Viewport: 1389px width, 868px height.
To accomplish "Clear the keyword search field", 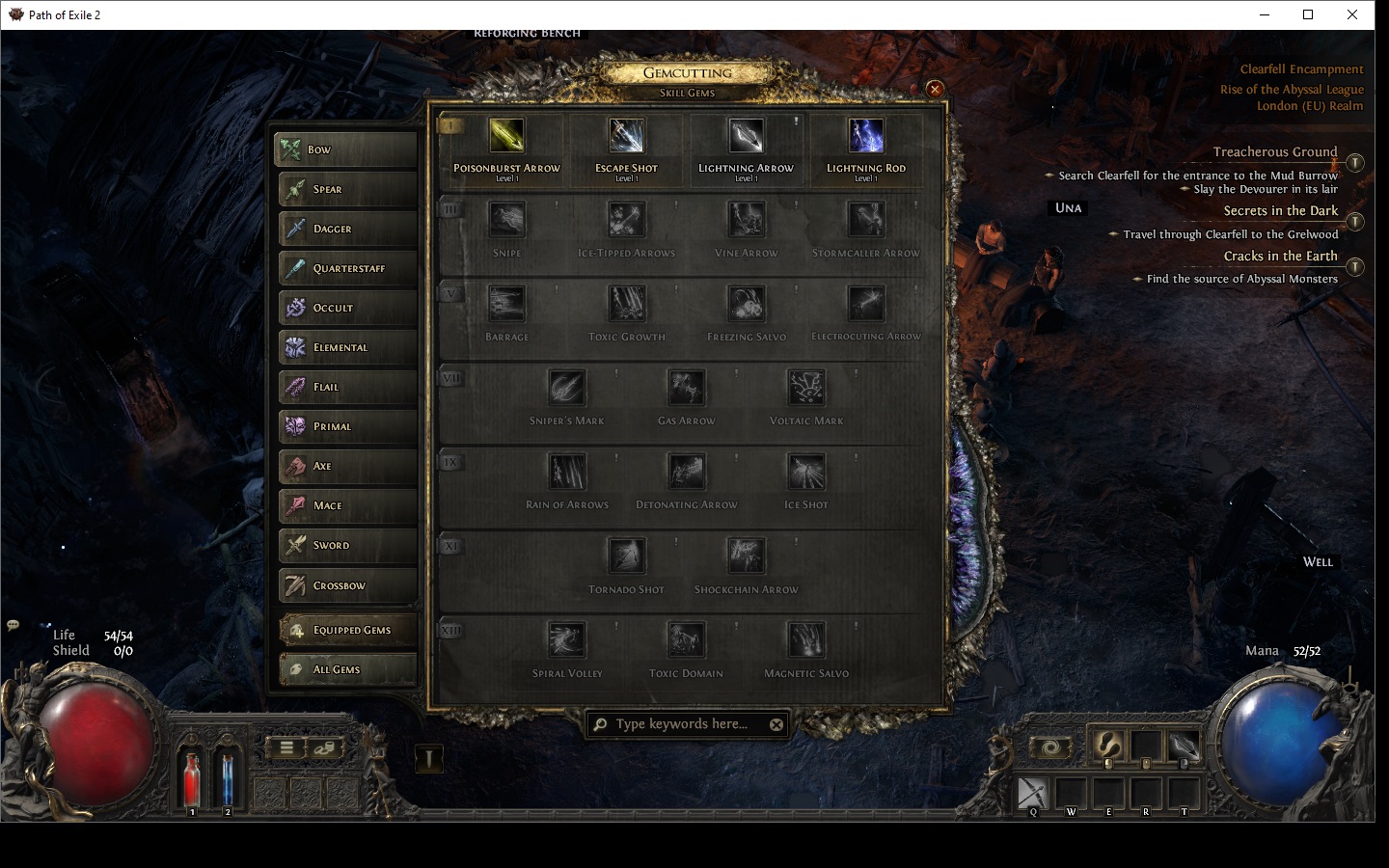I will coord(776,724).
